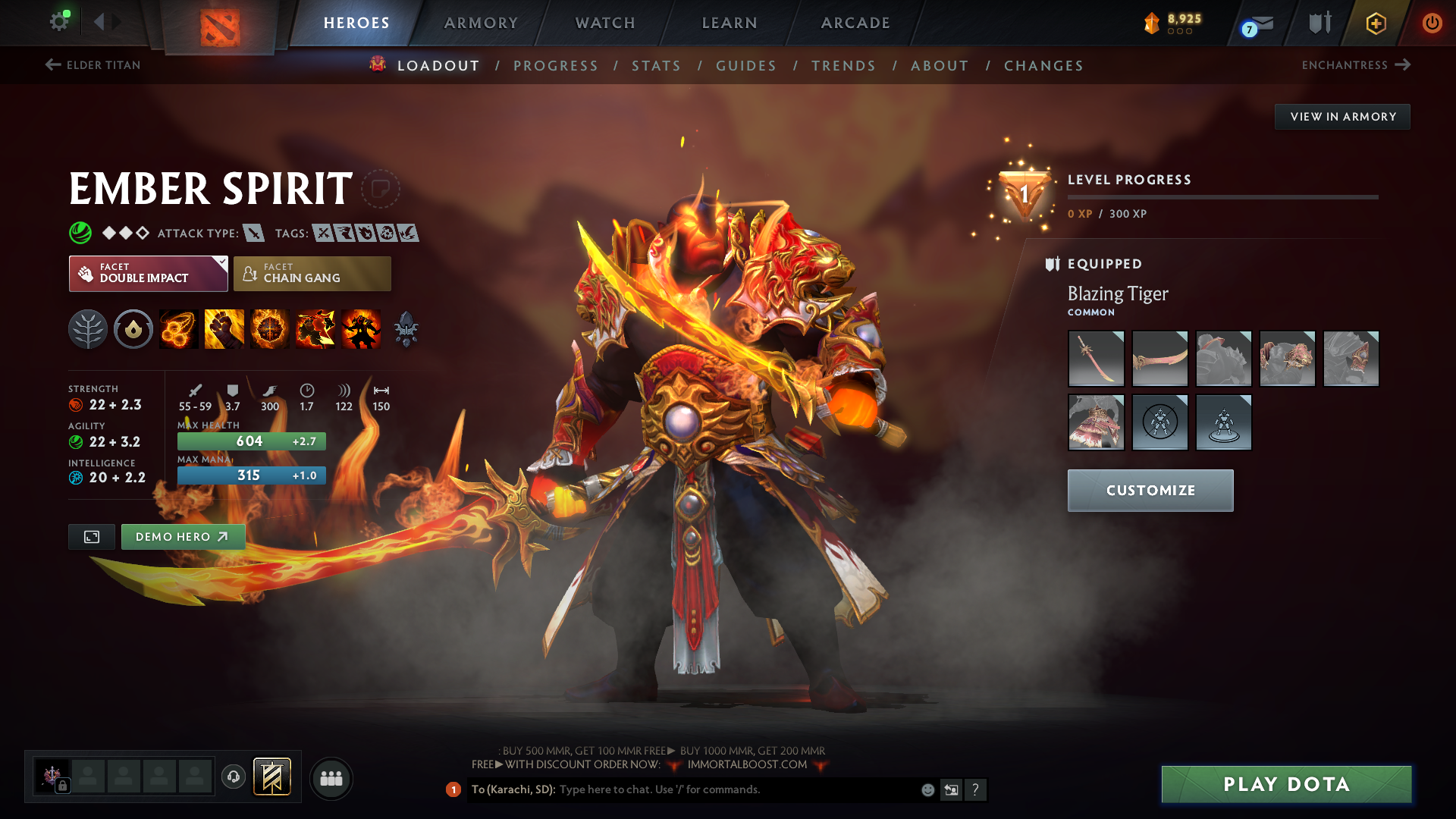Image resolution: width=1456 pixels, height=819 pixels.
Task: Open the Armory tab
Action: point(481,23)
